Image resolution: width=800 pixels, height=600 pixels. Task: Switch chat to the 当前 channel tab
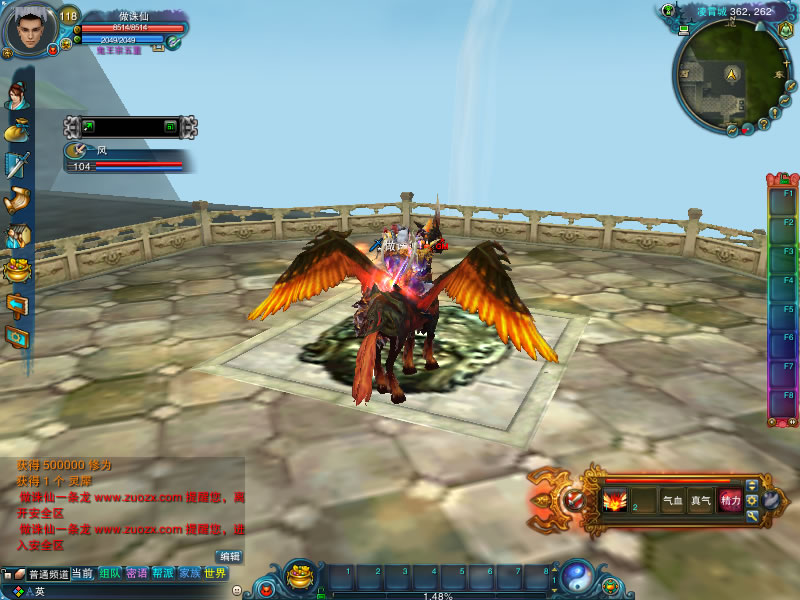click(x=83, y=574)
